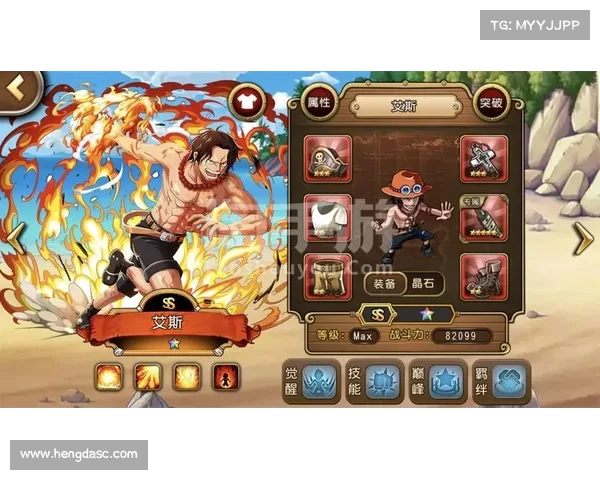Open the 属性 attributes tab
The height and width of the screenshot is (480, 600).
(319, 102)
